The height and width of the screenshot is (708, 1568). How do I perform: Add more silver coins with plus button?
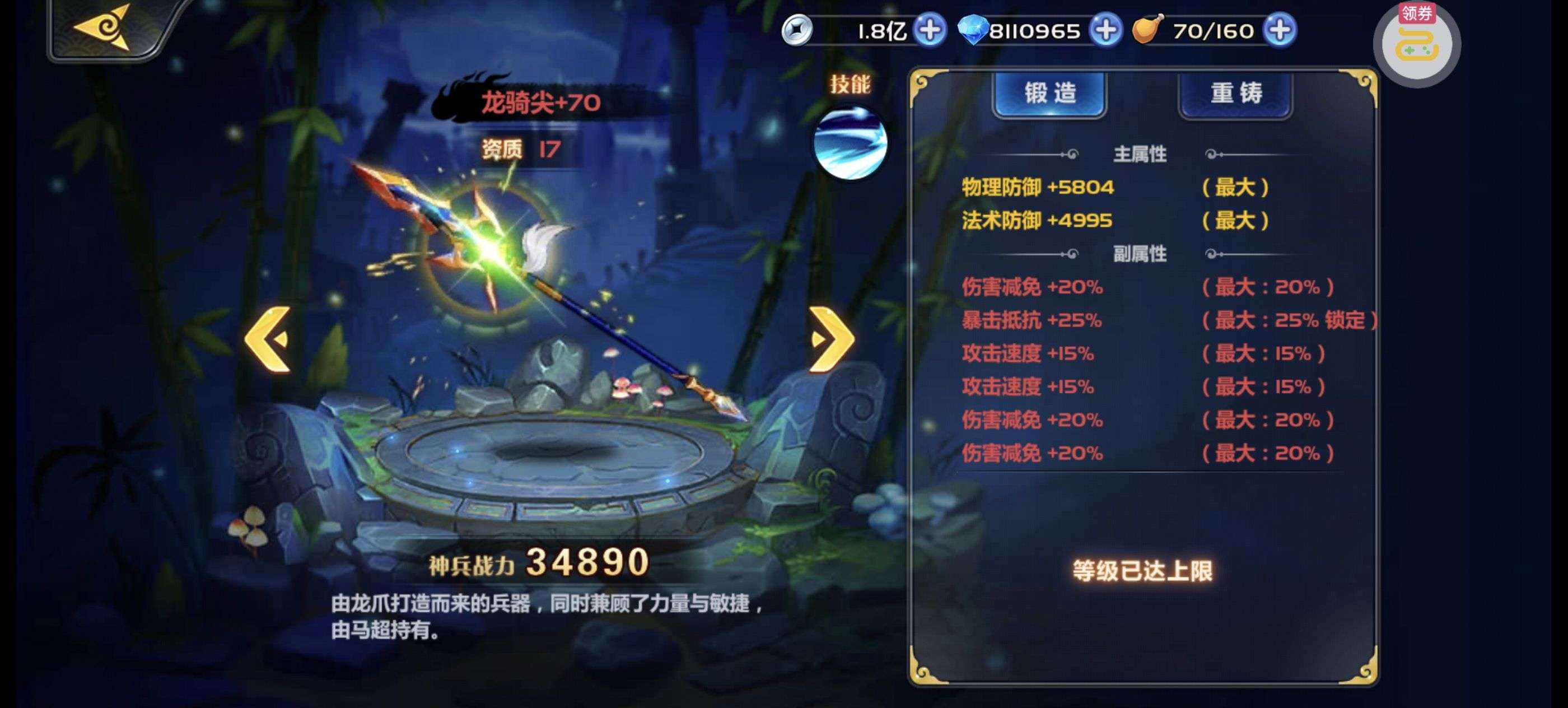(930, 30)
